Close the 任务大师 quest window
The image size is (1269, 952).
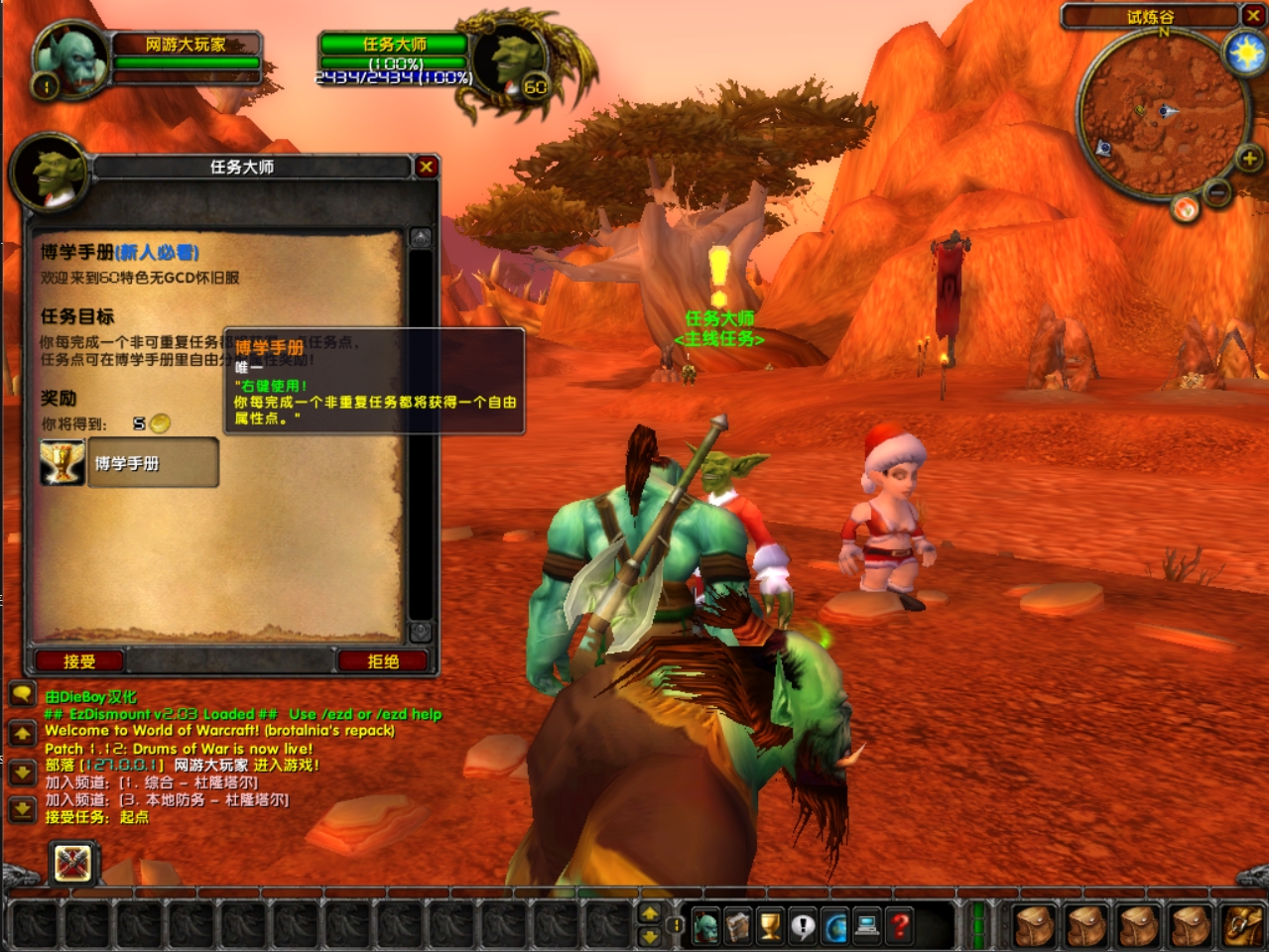[x=426, y=167]
